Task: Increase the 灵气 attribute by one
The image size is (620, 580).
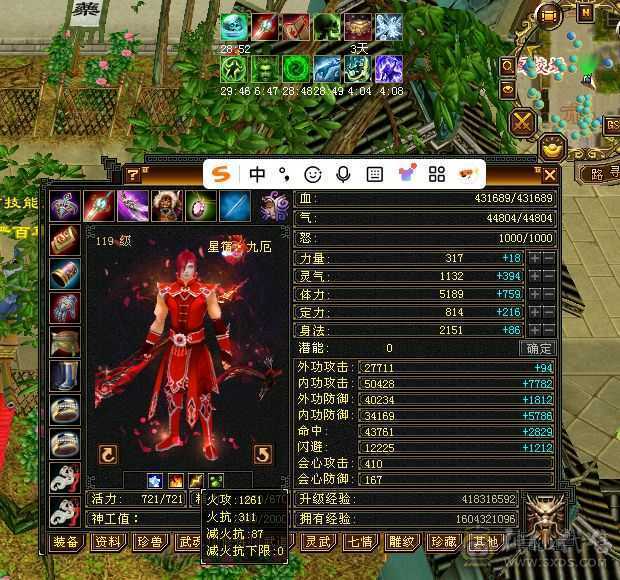Action: [535, 276]
